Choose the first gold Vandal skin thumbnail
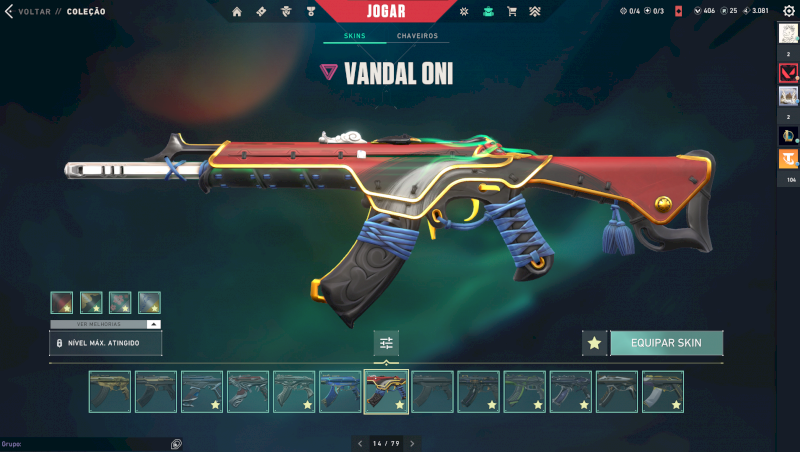The image size is (800, 452). (x=110, y=391)
